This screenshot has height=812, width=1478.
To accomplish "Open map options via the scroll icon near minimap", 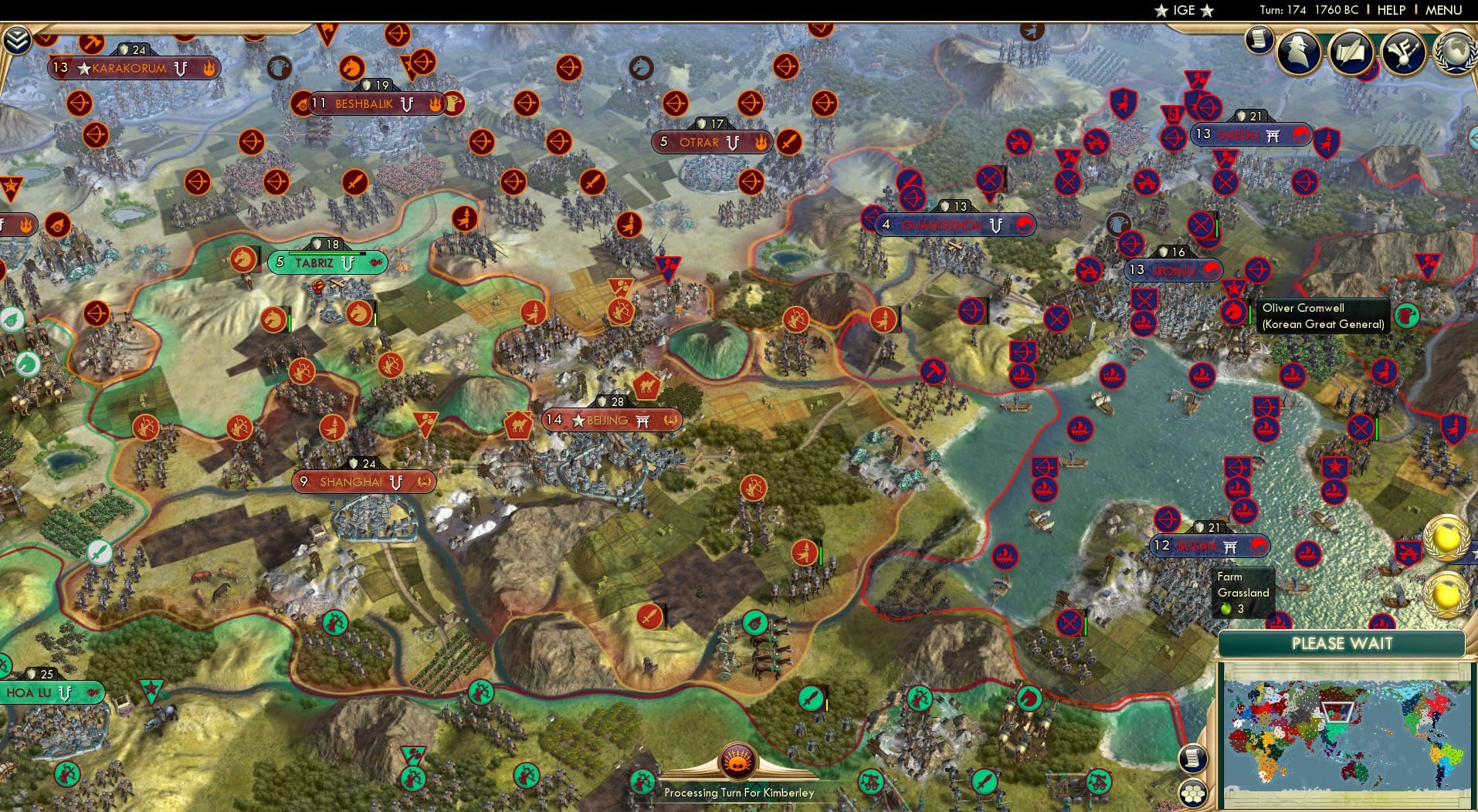I will [x=1195, y=757].
